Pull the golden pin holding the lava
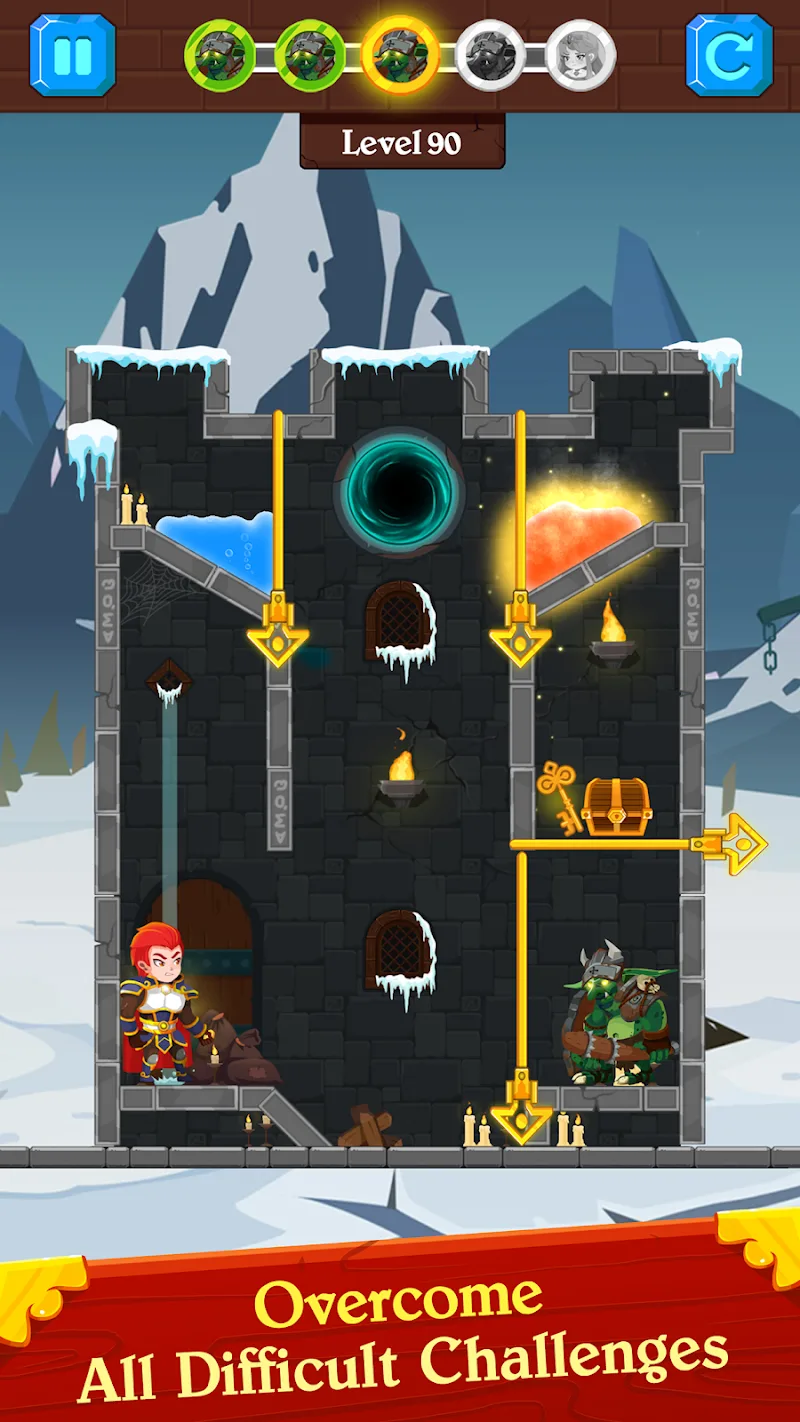Image resolution: width=800 pixels, height=1422 pixels. (x=520, y=632)
